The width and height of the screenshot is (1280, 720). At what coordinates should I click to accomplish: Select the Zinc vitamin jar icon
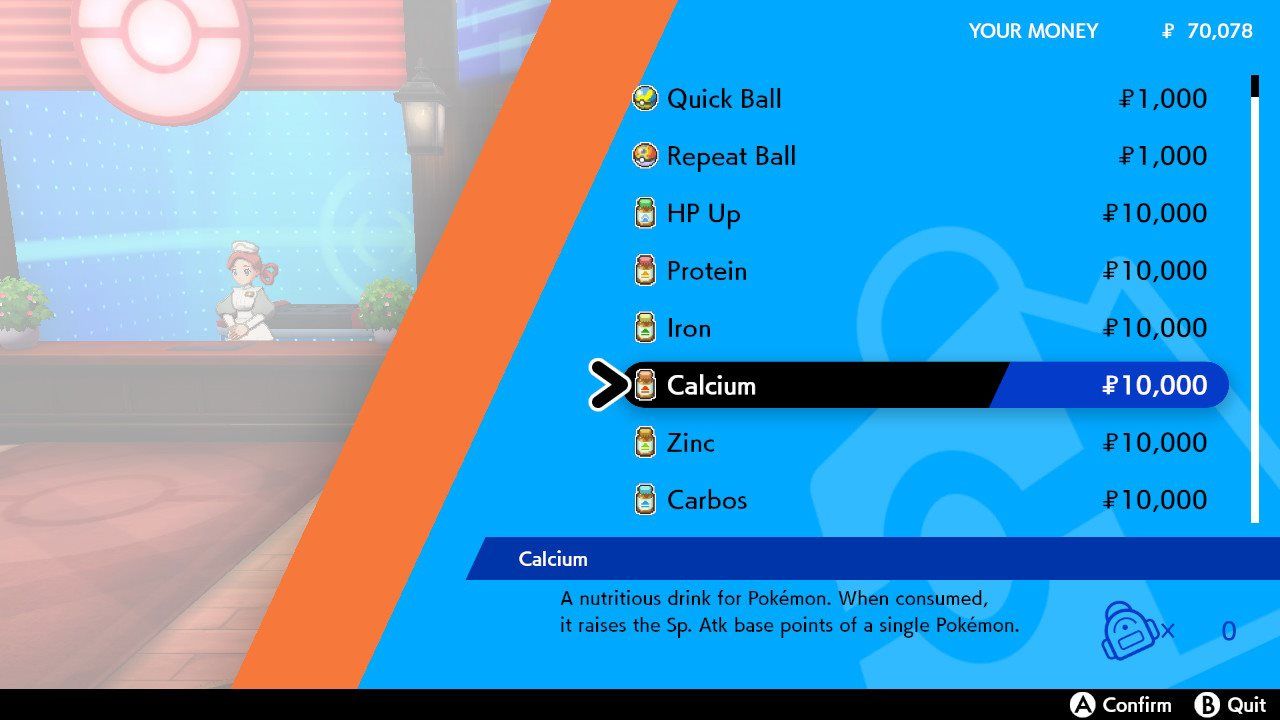click(x=644, y=442)
